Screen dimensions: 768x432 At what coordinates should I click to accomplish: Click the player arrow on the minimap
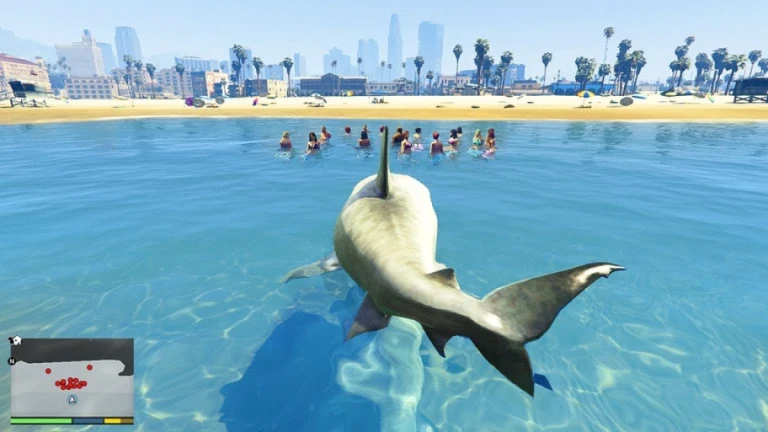pos(72,399)
